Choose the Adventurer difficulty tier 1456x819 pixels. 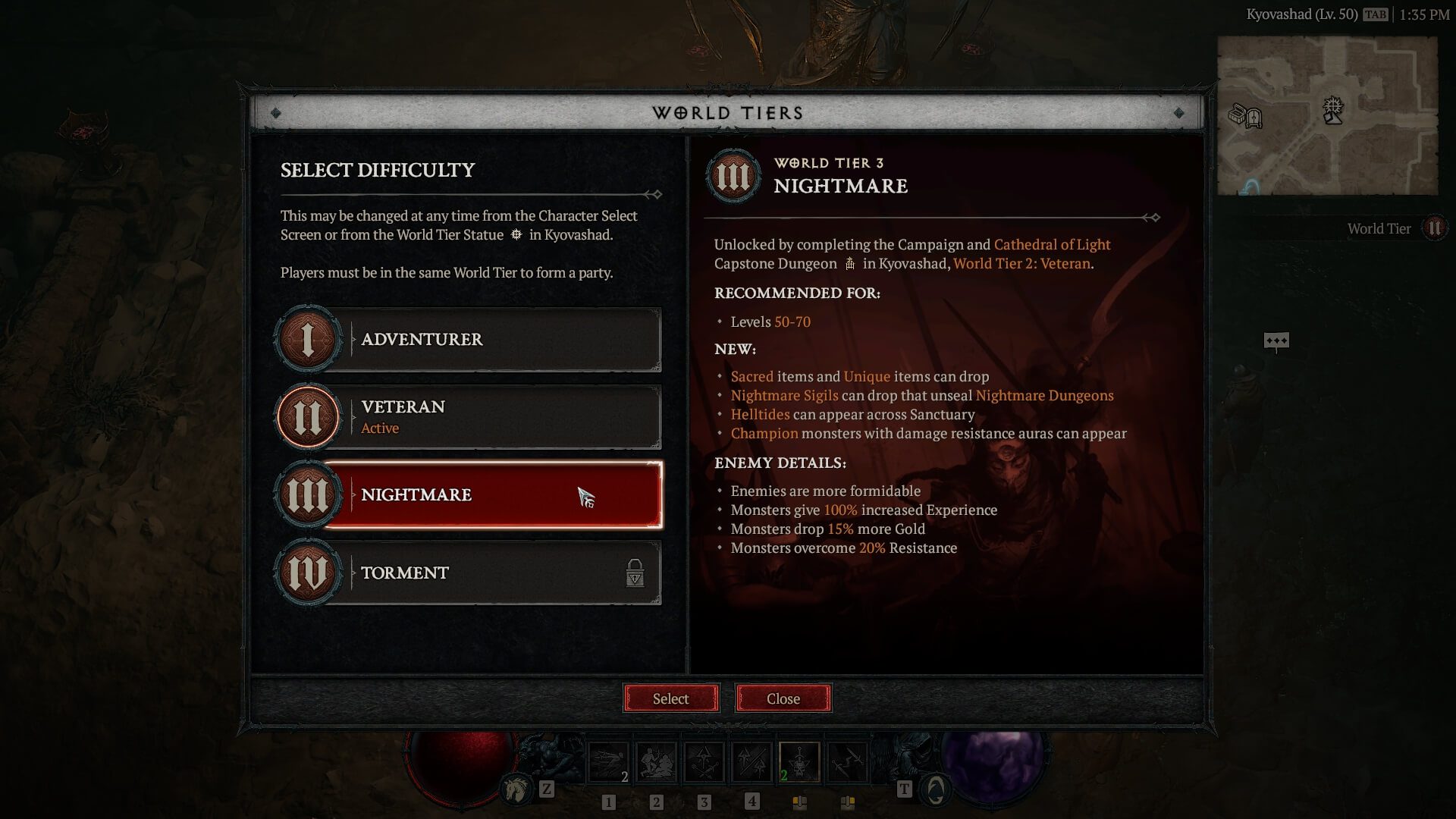click(493, 340)
